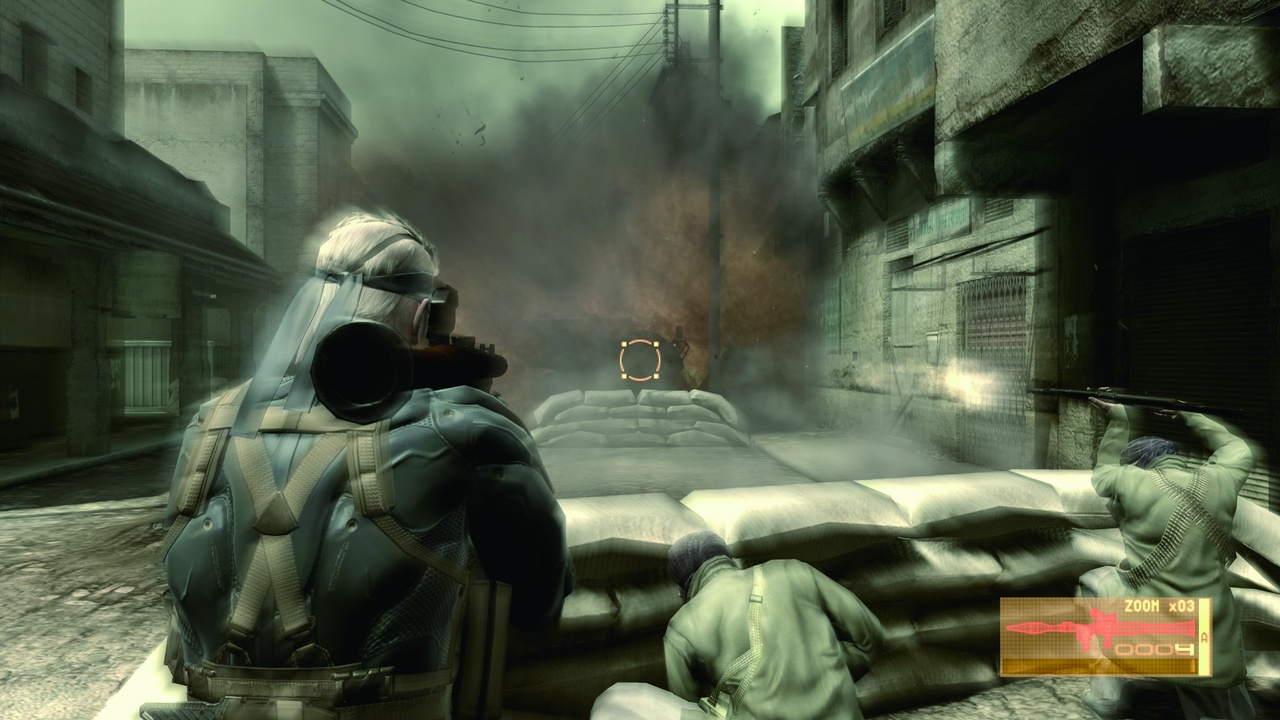Click the translucent weapon HUD panel background
This screenshot has width=1280, height=720.
coord(1030,612)
